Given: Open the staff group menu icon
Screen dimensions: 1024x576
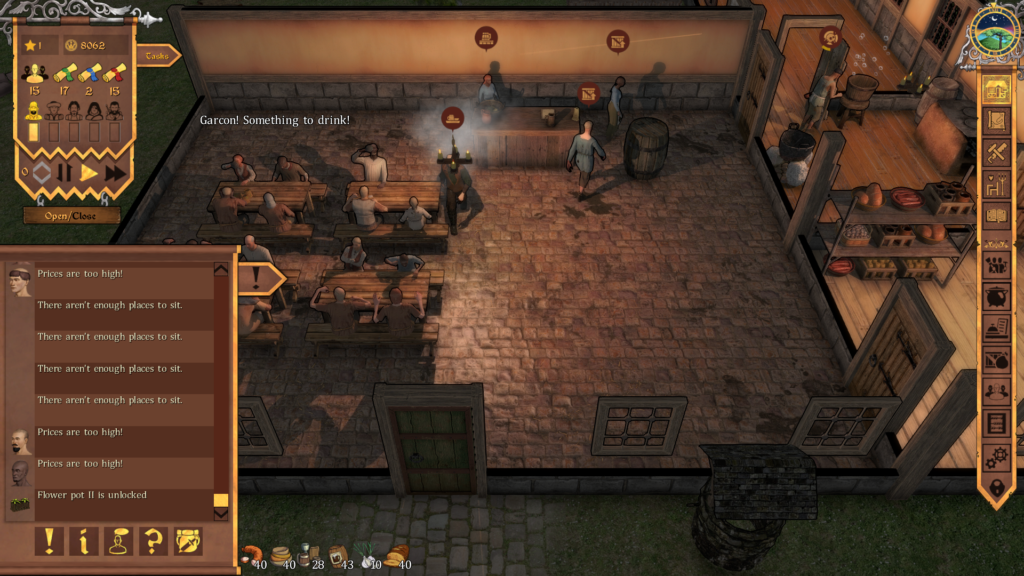Looking at the screenshot, I should (995, 265).
